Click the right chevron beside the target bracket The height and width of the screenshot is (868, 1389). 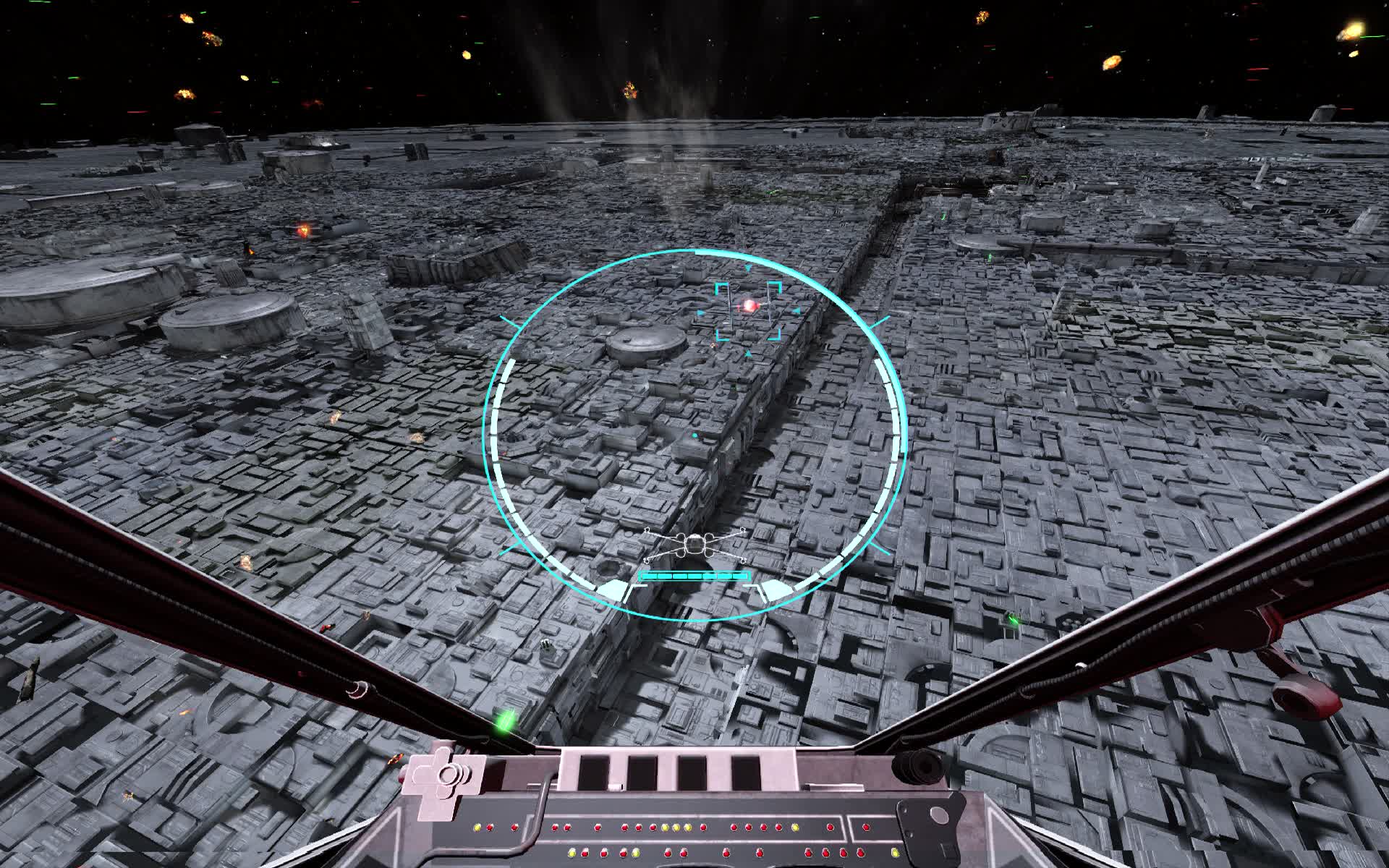click(x=797, y=310)
